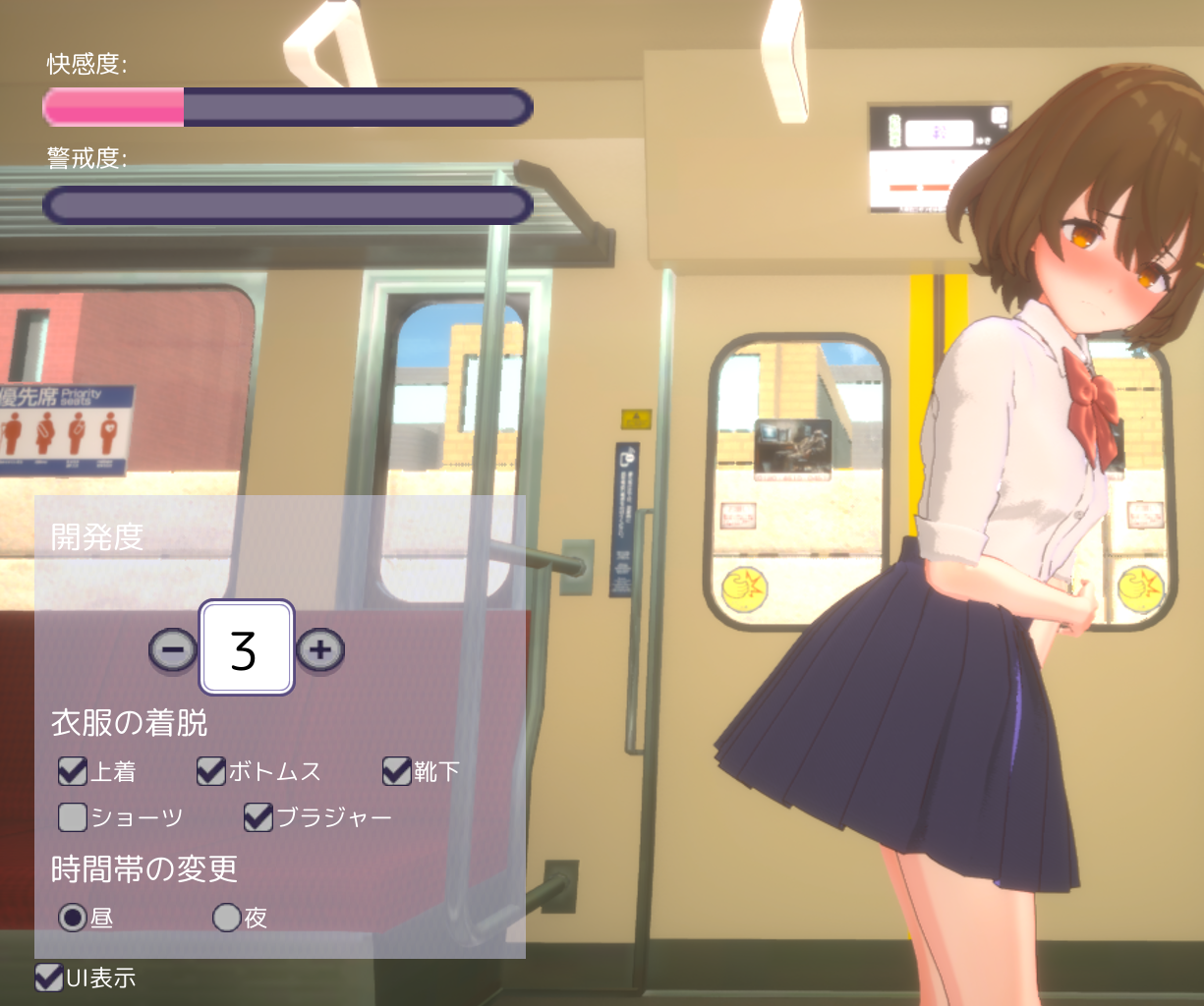Toggle the ブラジャー checkbox
The width and height of the screenshot is (1204, 1006).
[x=258, y=816]
